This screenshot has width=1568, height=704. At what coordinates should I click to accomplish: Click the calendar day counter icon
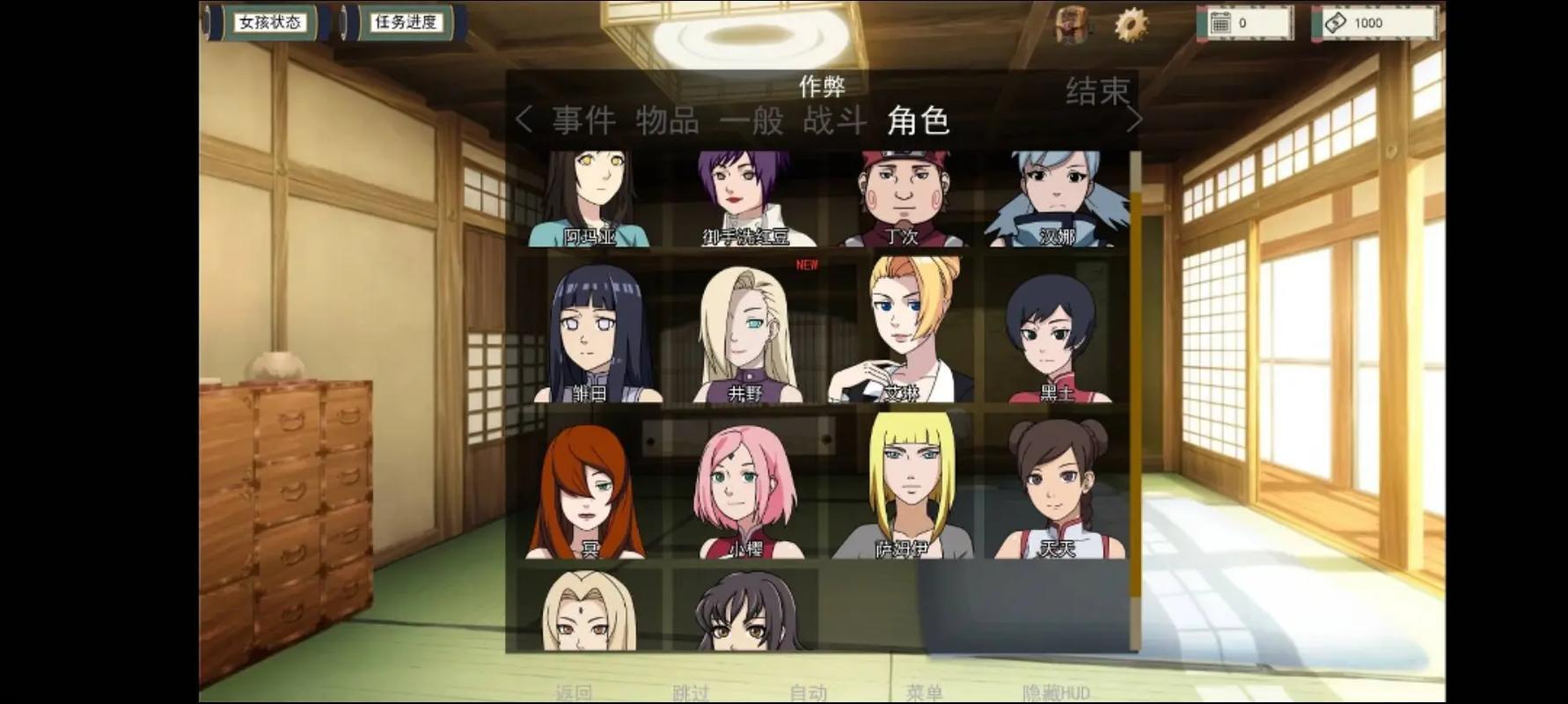pos(1223,23)
